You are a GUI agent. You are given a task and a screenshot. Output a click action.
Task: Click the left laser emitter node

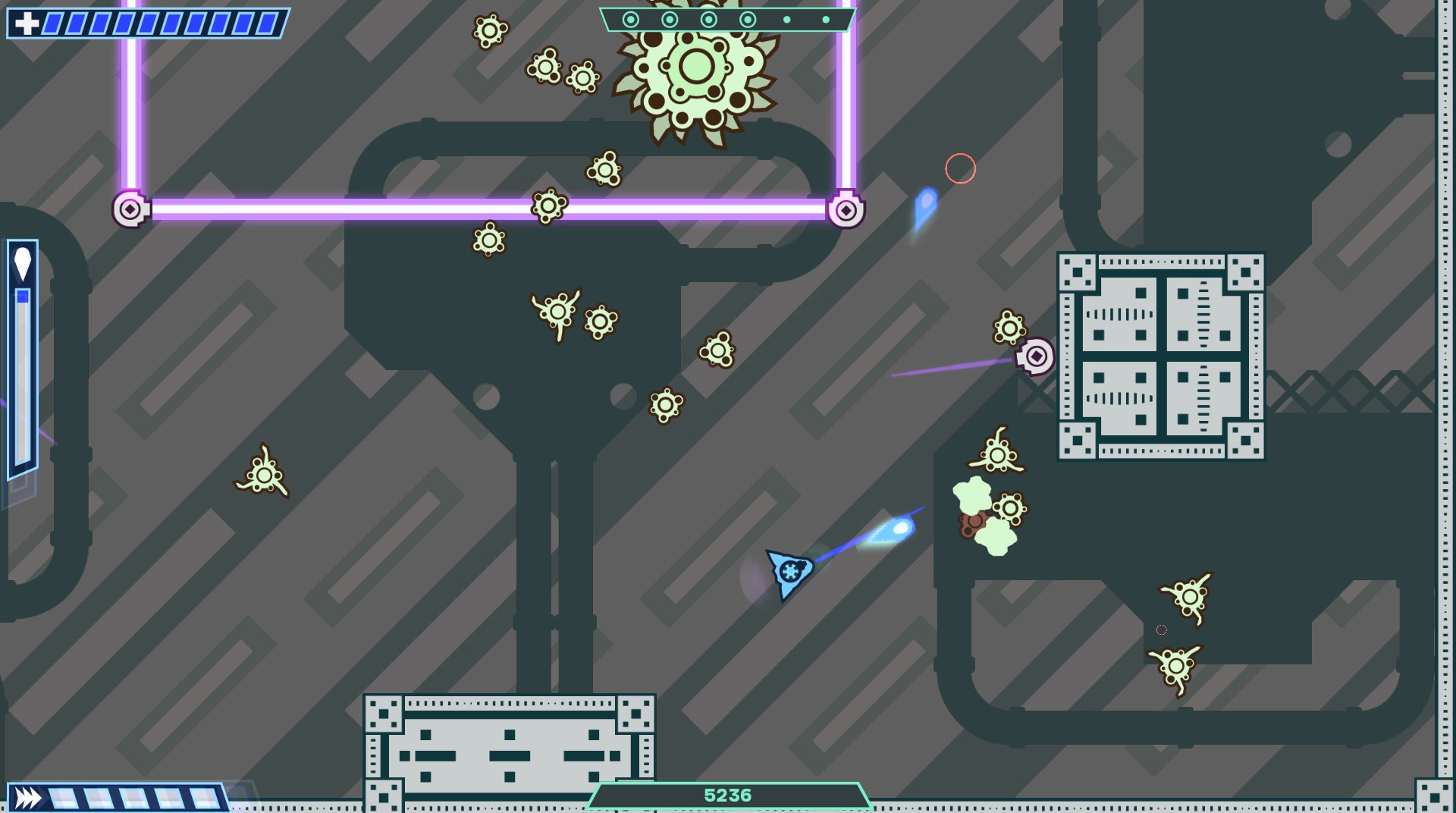click(129, 211)
